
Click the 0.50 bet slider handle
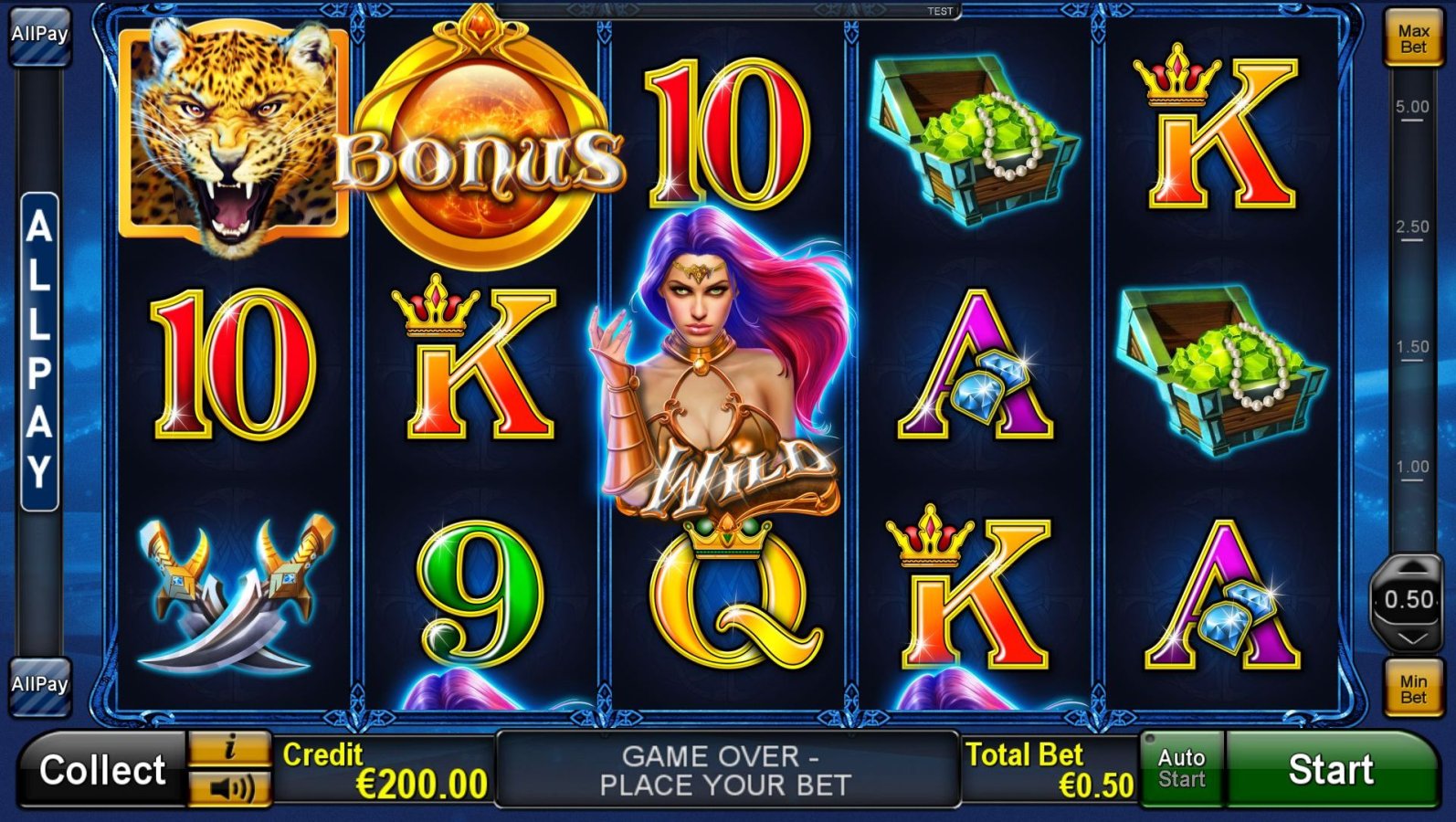pos(1409,600)
